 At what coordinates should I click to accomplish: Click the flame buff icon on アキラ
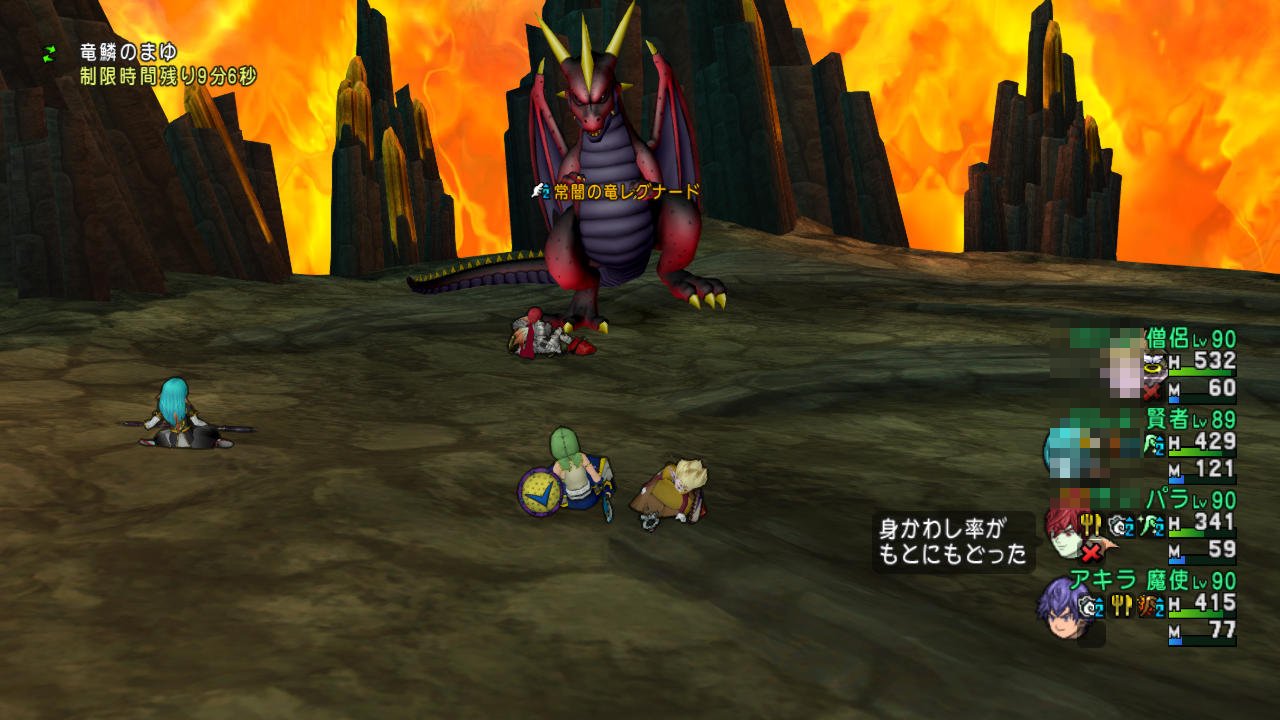pyautogui.click(x=1148, y=606)
